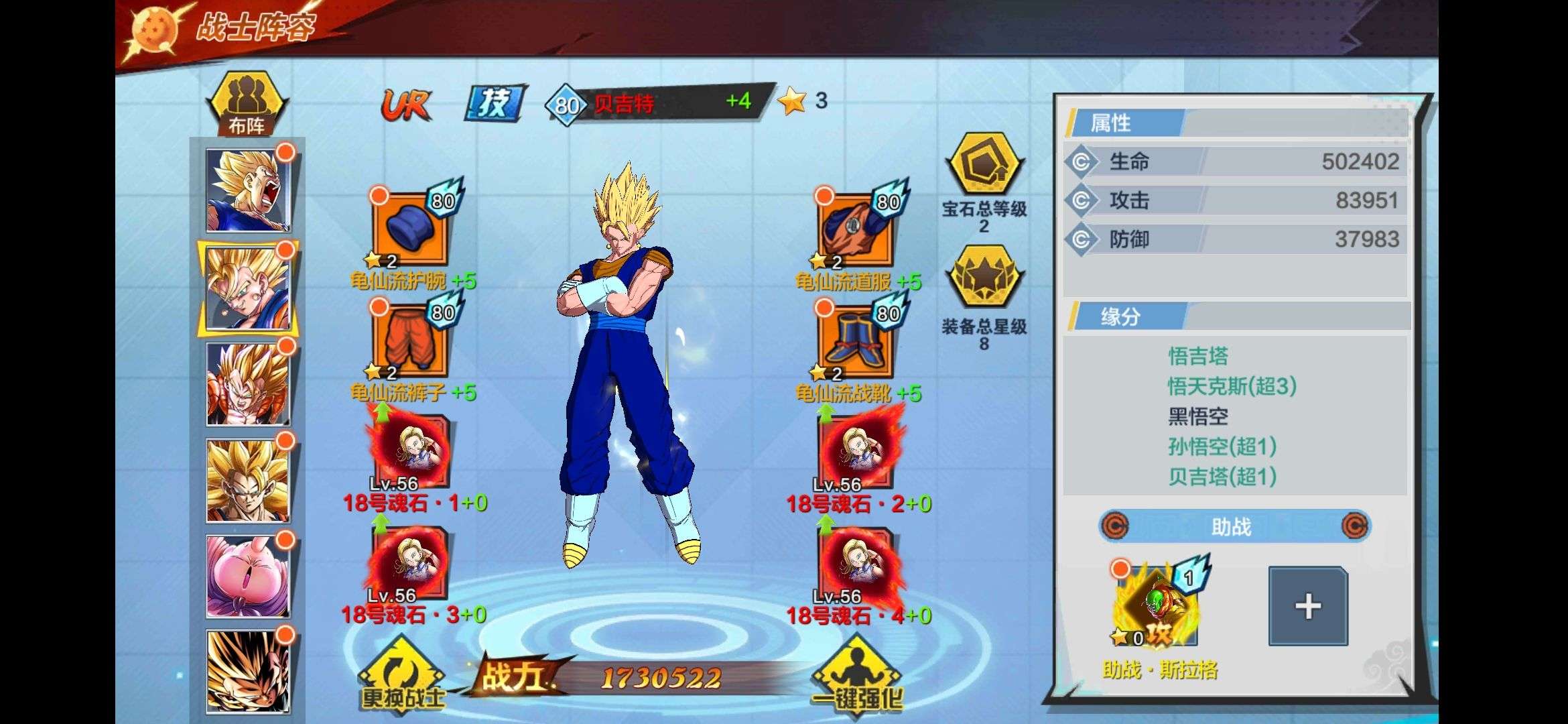The height and width of the screenshot is (724, 1568).
Task: Select the 18号魂石·1 soul stone slot
Action: [x=410, y=450]
